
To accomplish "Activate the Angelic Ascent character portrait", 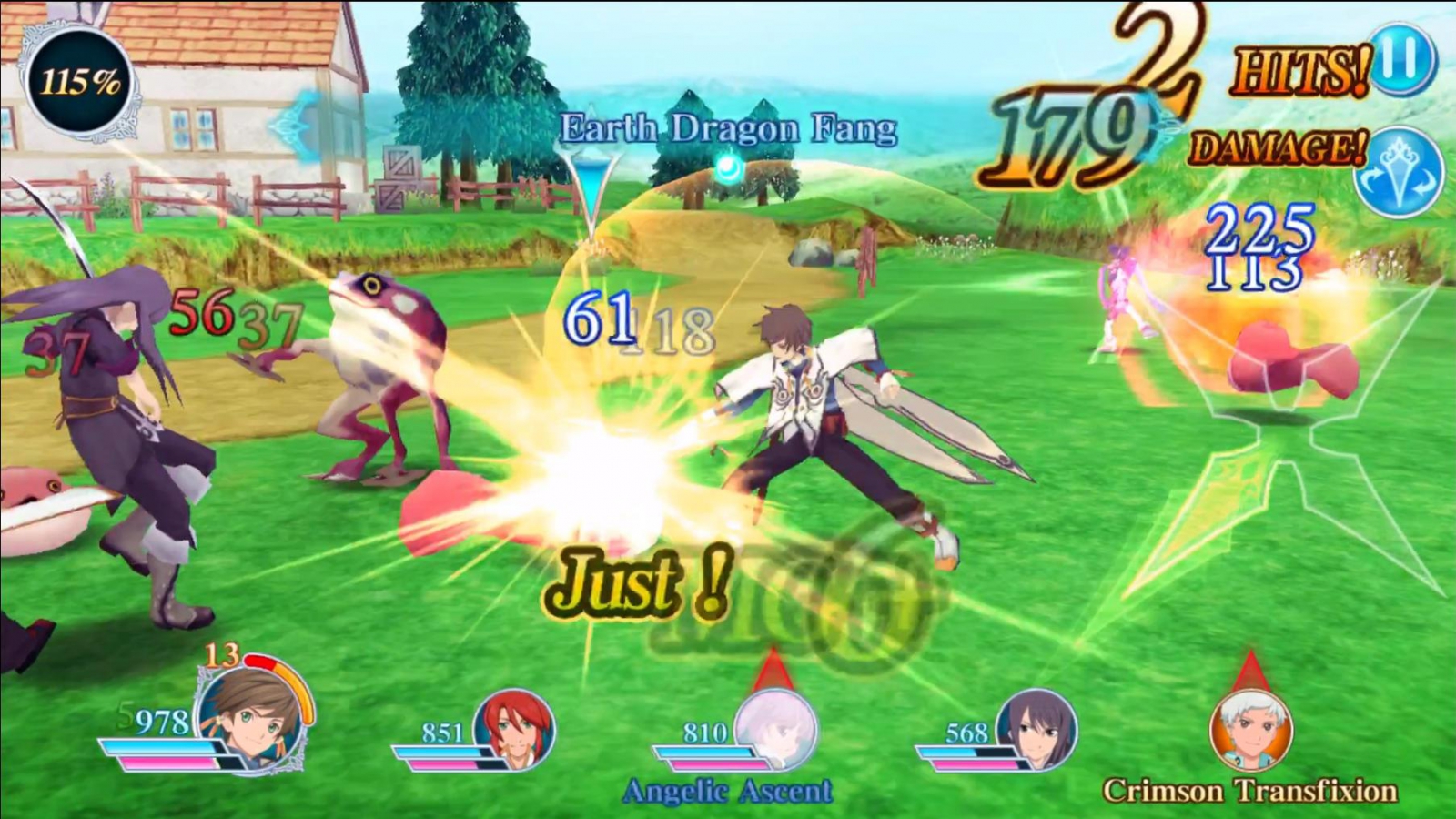I will point(775,730).
